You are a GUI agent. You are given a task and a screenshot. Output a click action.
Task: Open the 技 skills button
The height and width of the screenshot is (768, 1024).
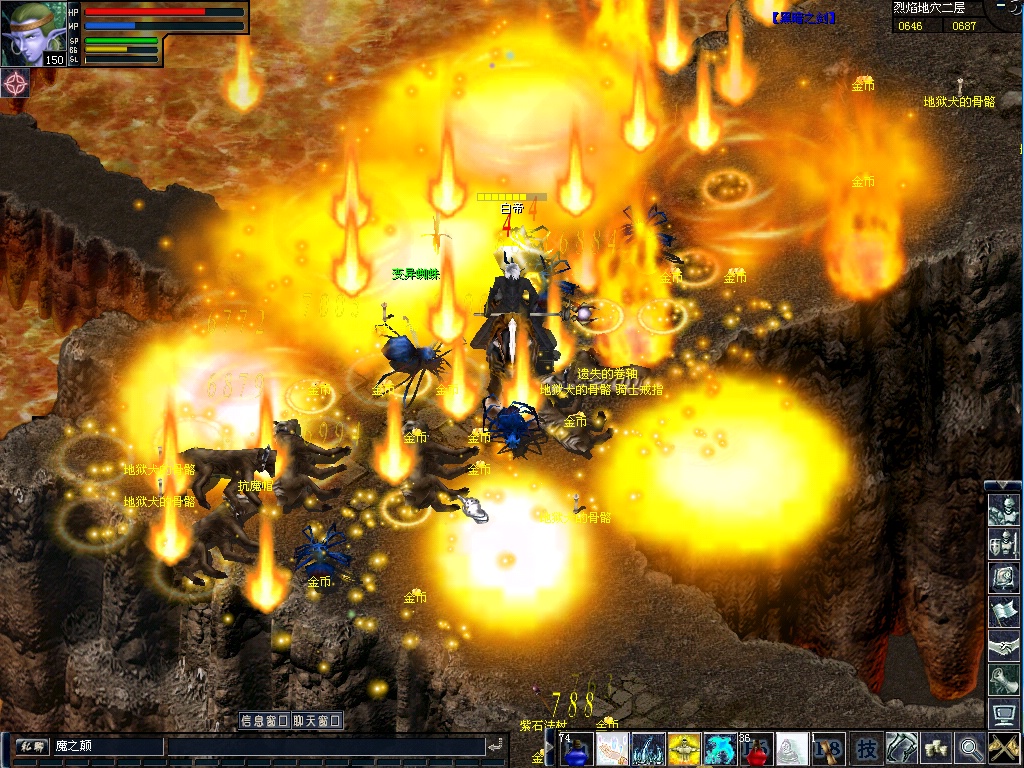(867, 748)
